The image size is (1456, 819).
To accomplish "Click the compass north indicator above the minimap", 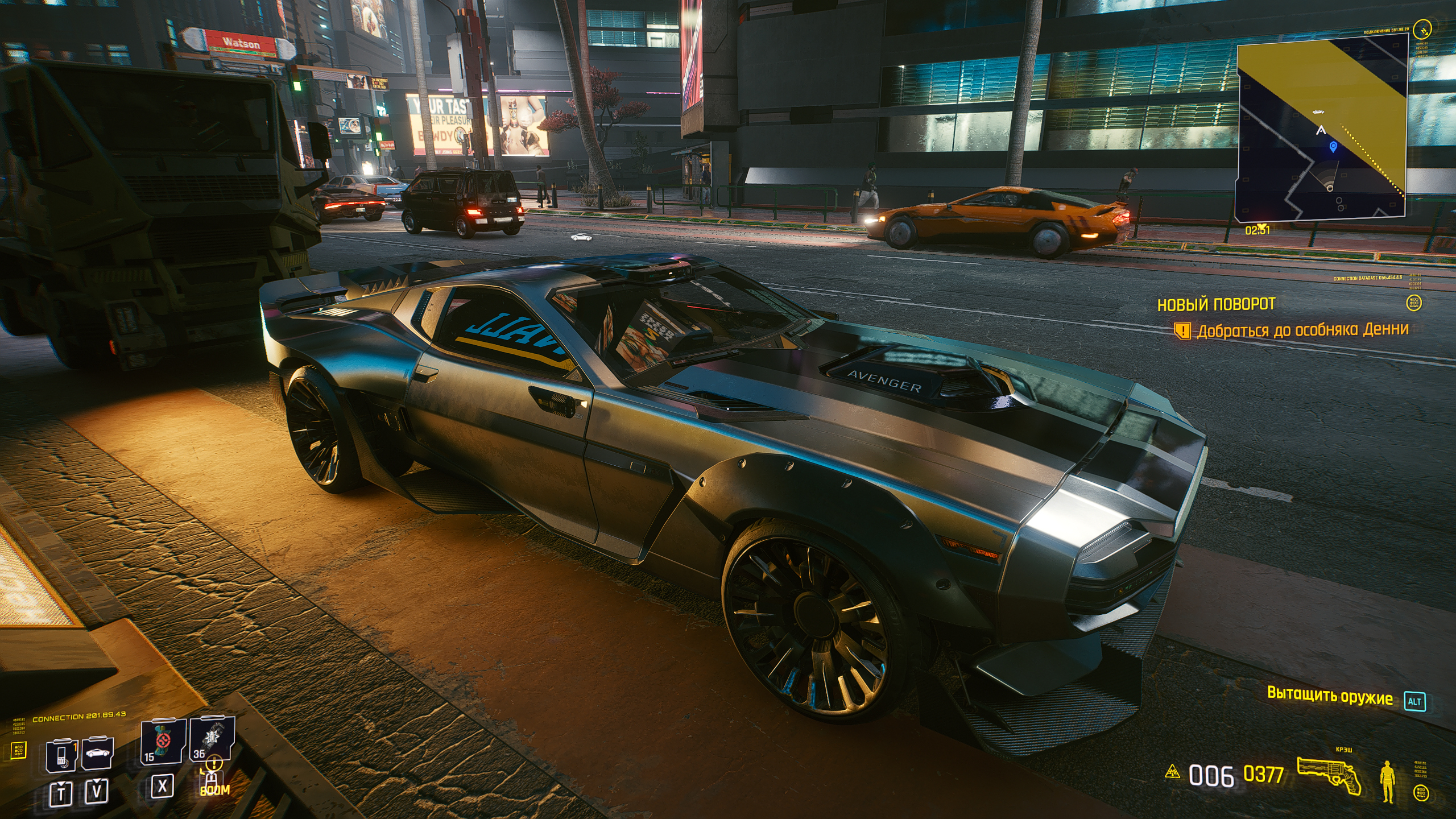I will [1423, 27].
